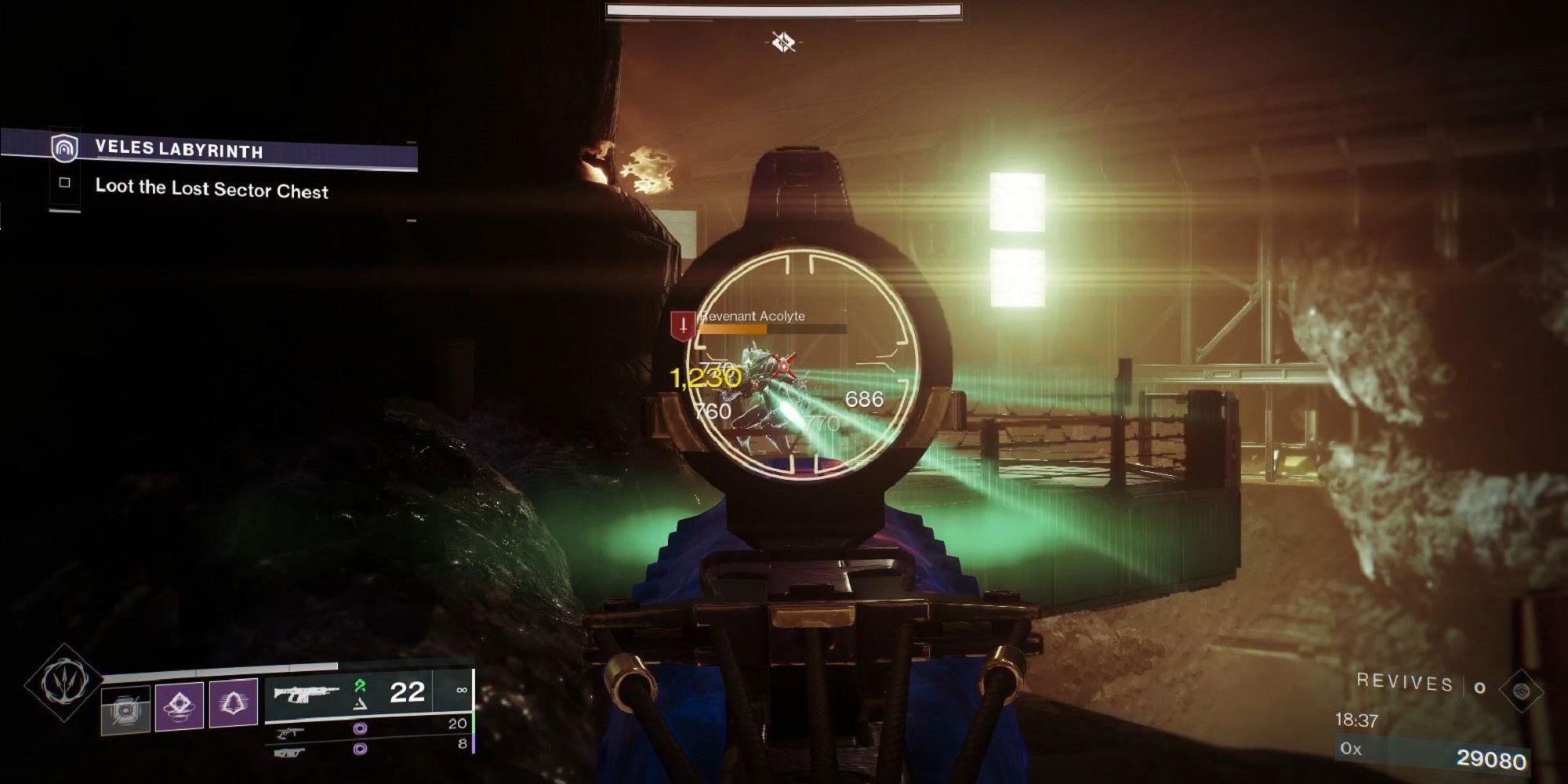
Task: Click the purple special ammo icon
Action: pos(361,729)
